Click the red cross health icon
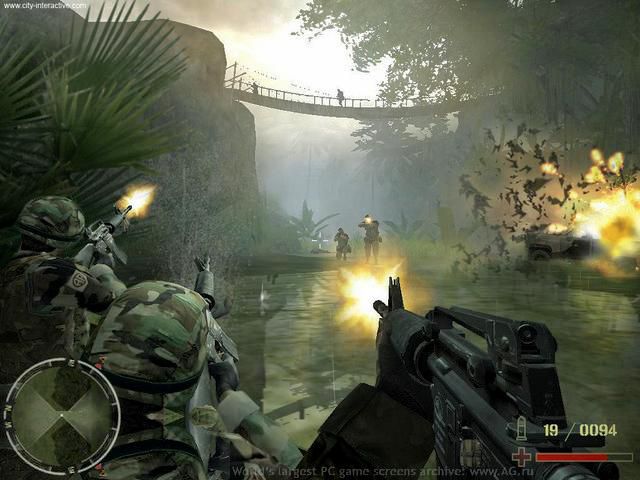The height and width of the screenshot is (480, 640). click(521, 457)
